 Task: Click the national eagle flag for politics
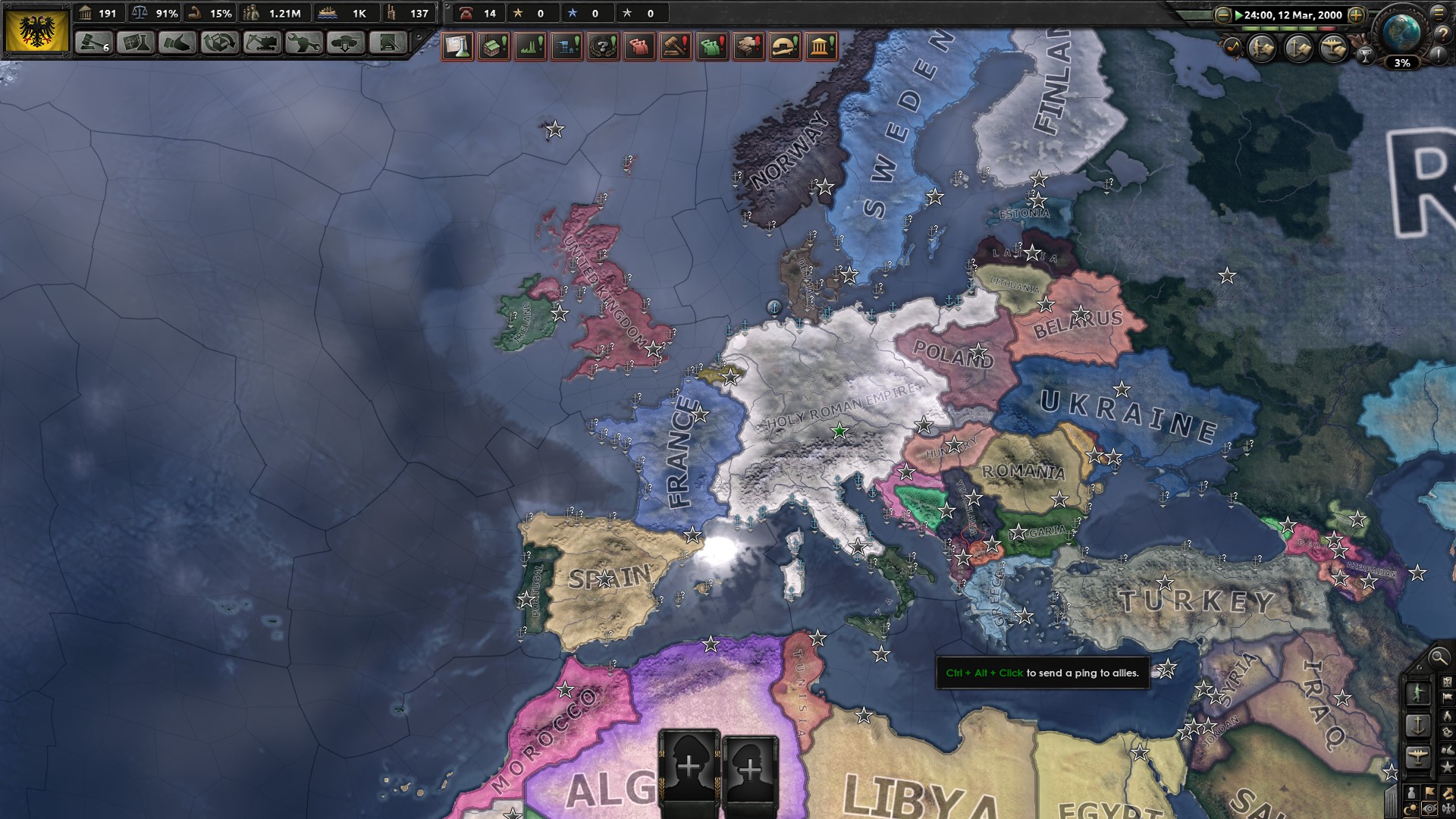click(x=36, y=30)
